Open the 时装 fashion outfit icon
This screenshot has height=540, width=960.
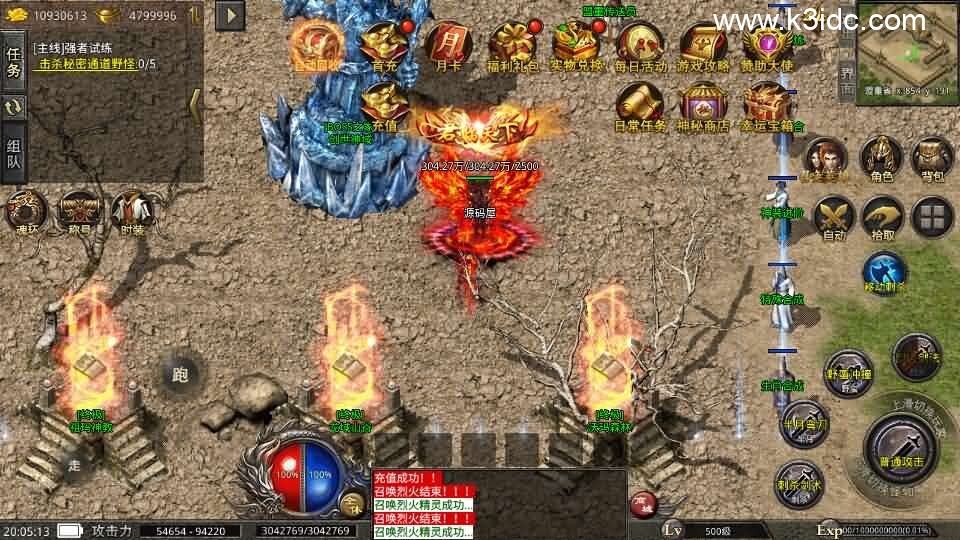tap(132, 210)
